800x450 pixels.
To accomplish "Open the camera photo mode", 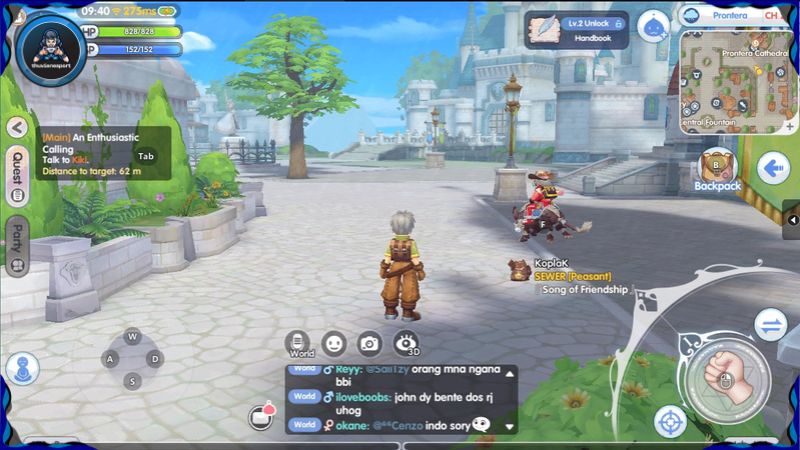I will (x=370, y=343).
